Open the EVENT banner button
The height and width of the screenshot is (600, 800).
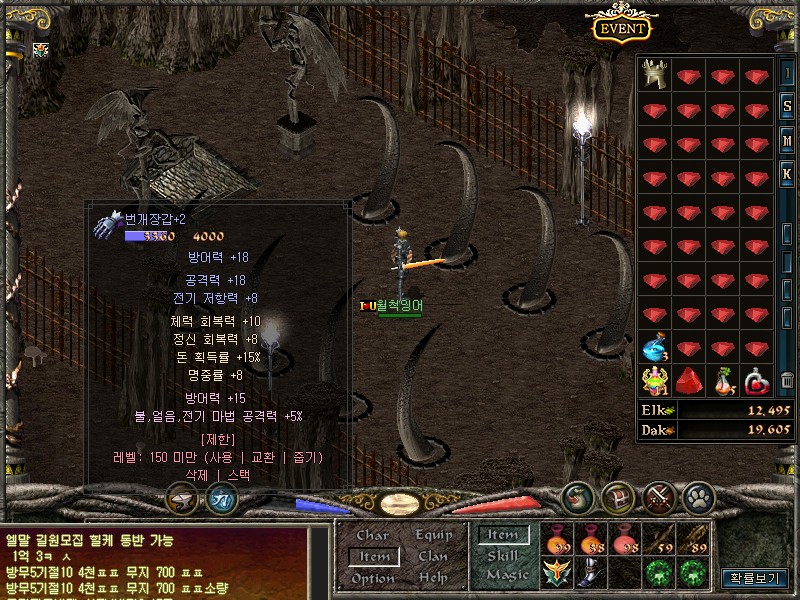(x=621, y=28)
